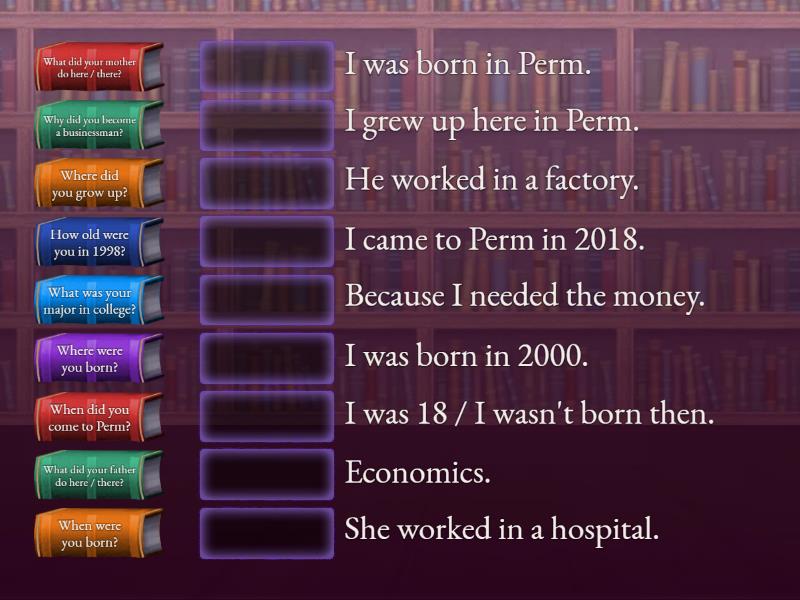This screenshot has height=600, width=800.
Task: Pick the slot beside 'She worked in a hospital.'
Action: coord(267,532)
